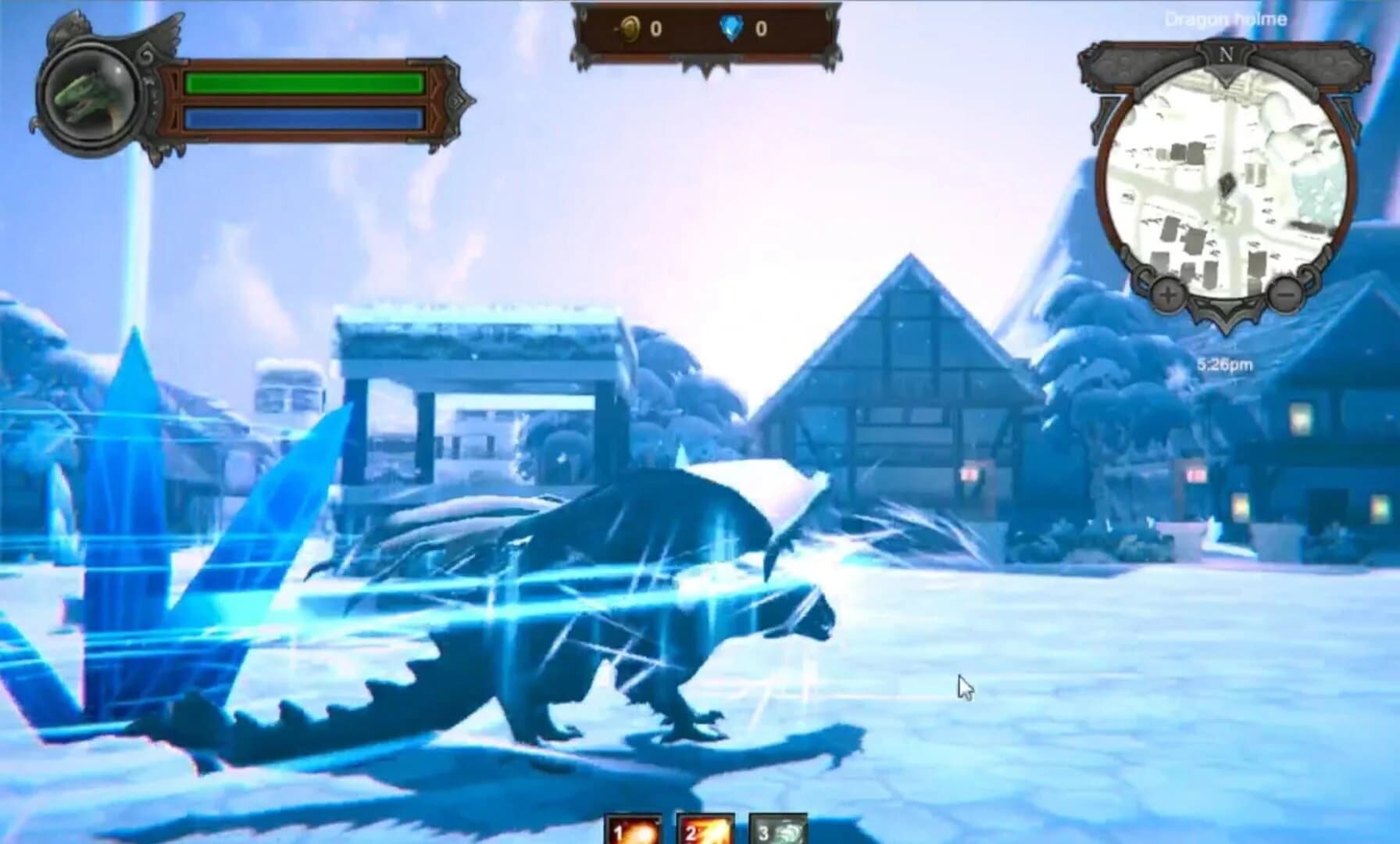Click the N compass marker on the minimap
Screen dimensions: 1400x844
(x=1226, y=55)
